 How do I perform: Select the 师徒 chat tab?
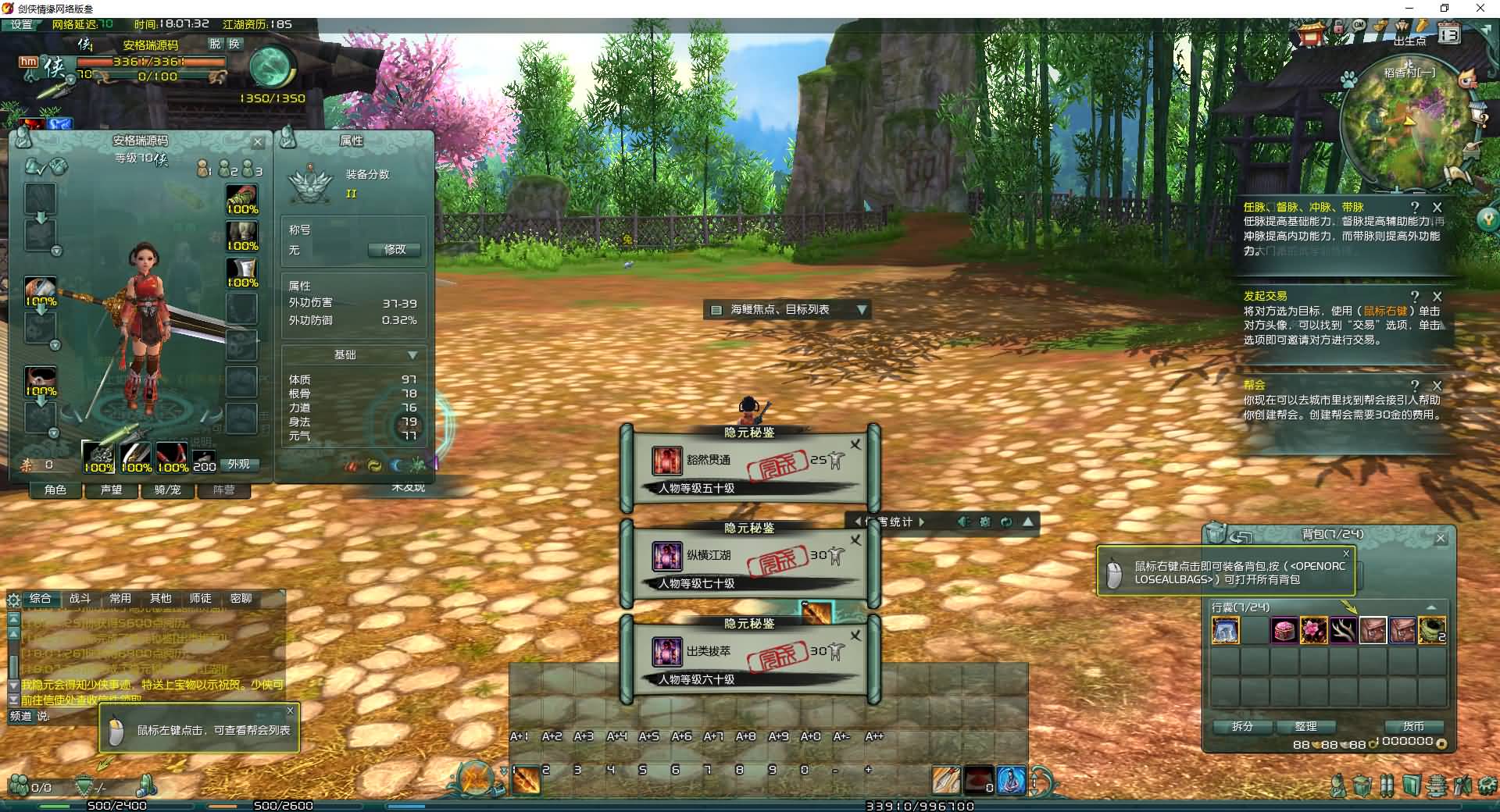click(x=201, y=599)
